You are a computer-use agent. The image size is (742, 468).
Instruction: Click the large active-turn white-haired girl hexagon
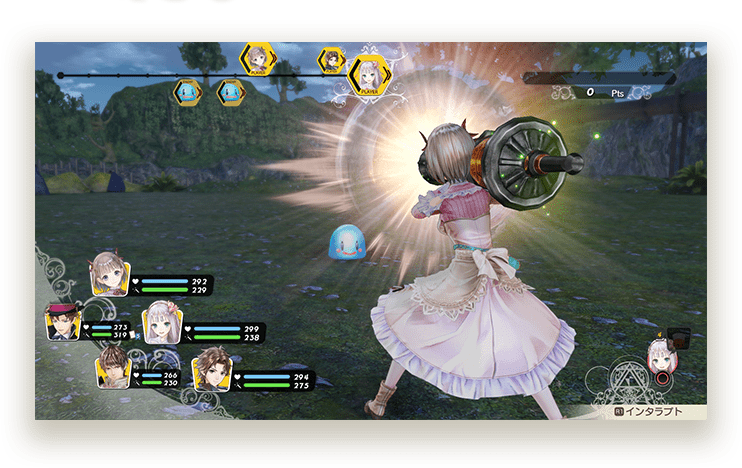click(369, 74)
